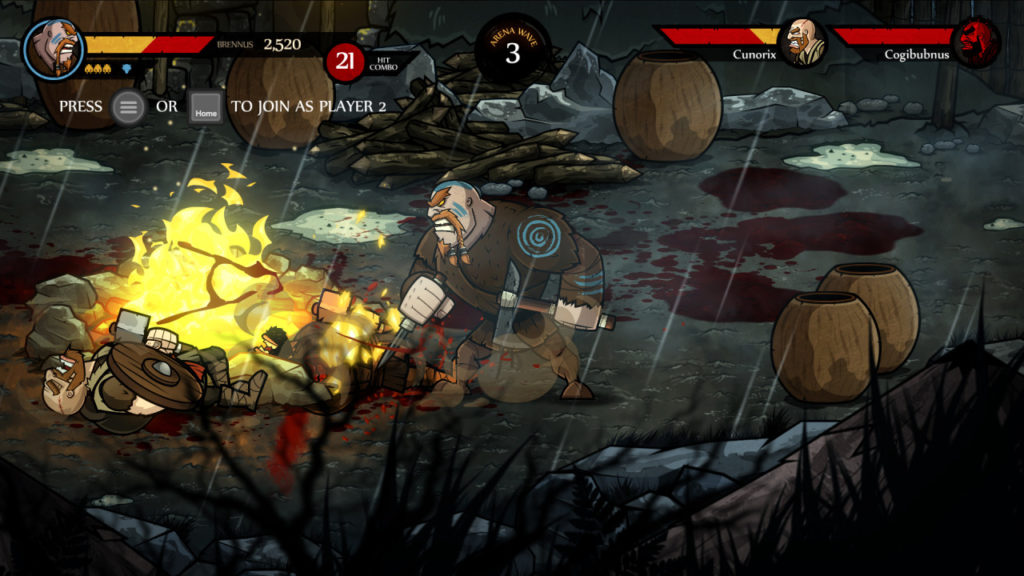Select the Cunorix enemy portrait
1024x576 pixels.
pos(802,43)
